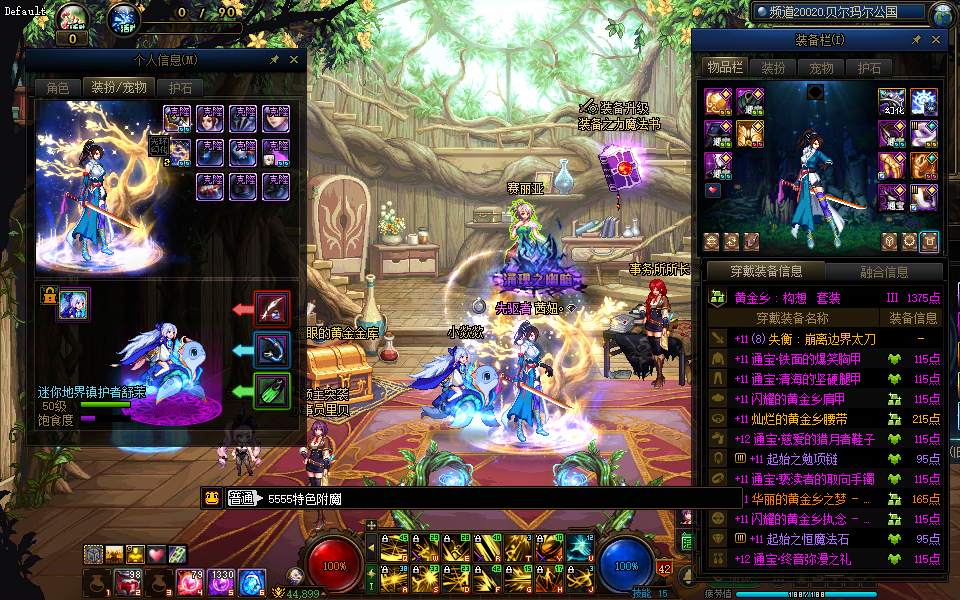Switch to the 角色 character tab
The height and width of the screenshot is (600, 960).
(57, 88)
